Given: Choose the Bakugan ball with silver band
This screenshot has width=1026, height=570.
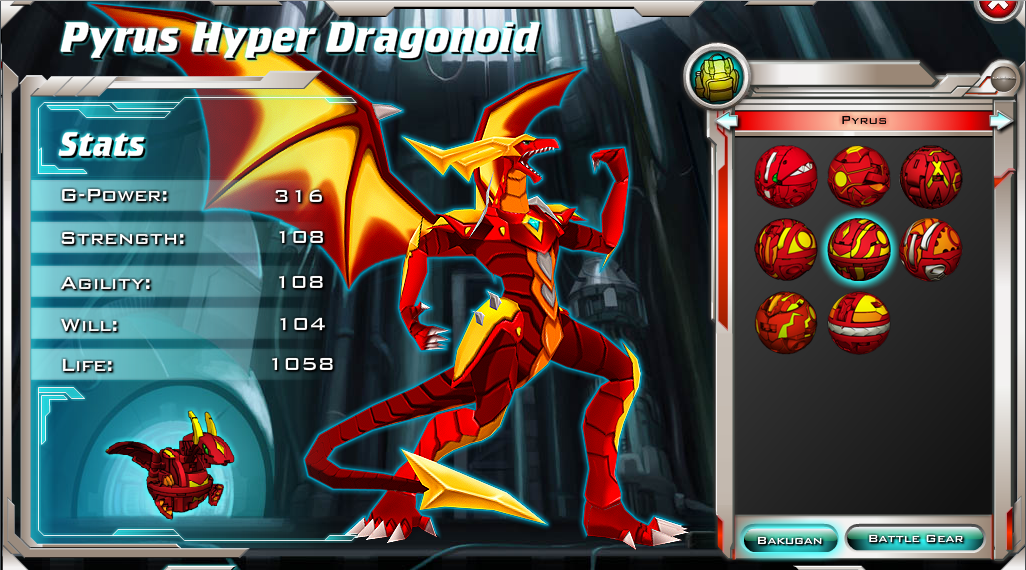Looking at the screenshot, I should pyautogui.click(x=858, y=322).
